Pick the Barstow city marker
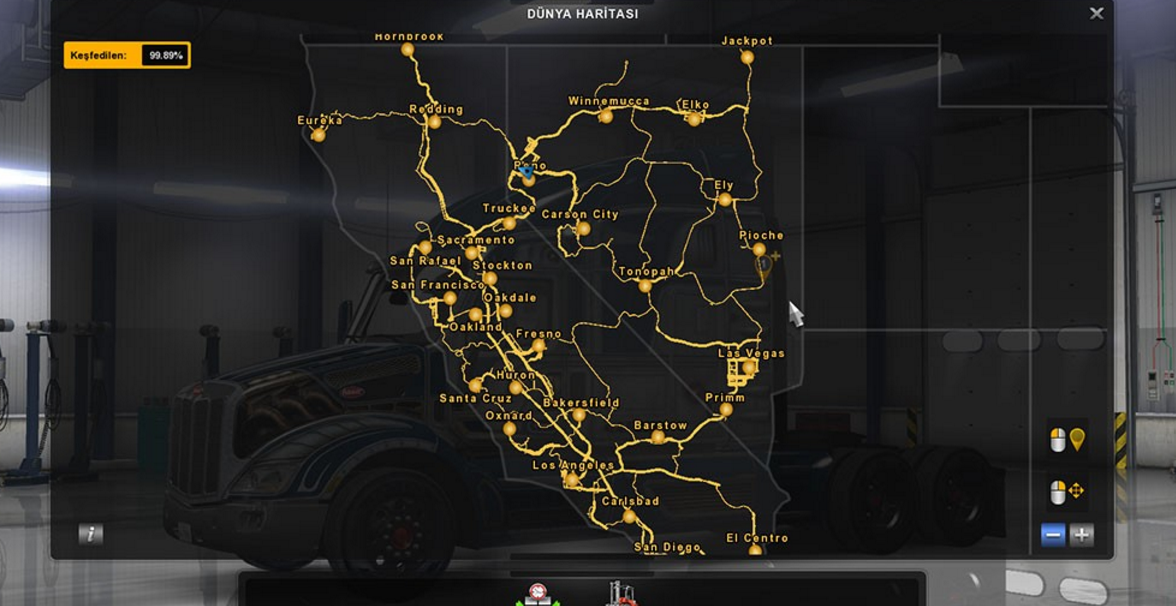Screen dimensions: 1176x606 pos(657,437)
